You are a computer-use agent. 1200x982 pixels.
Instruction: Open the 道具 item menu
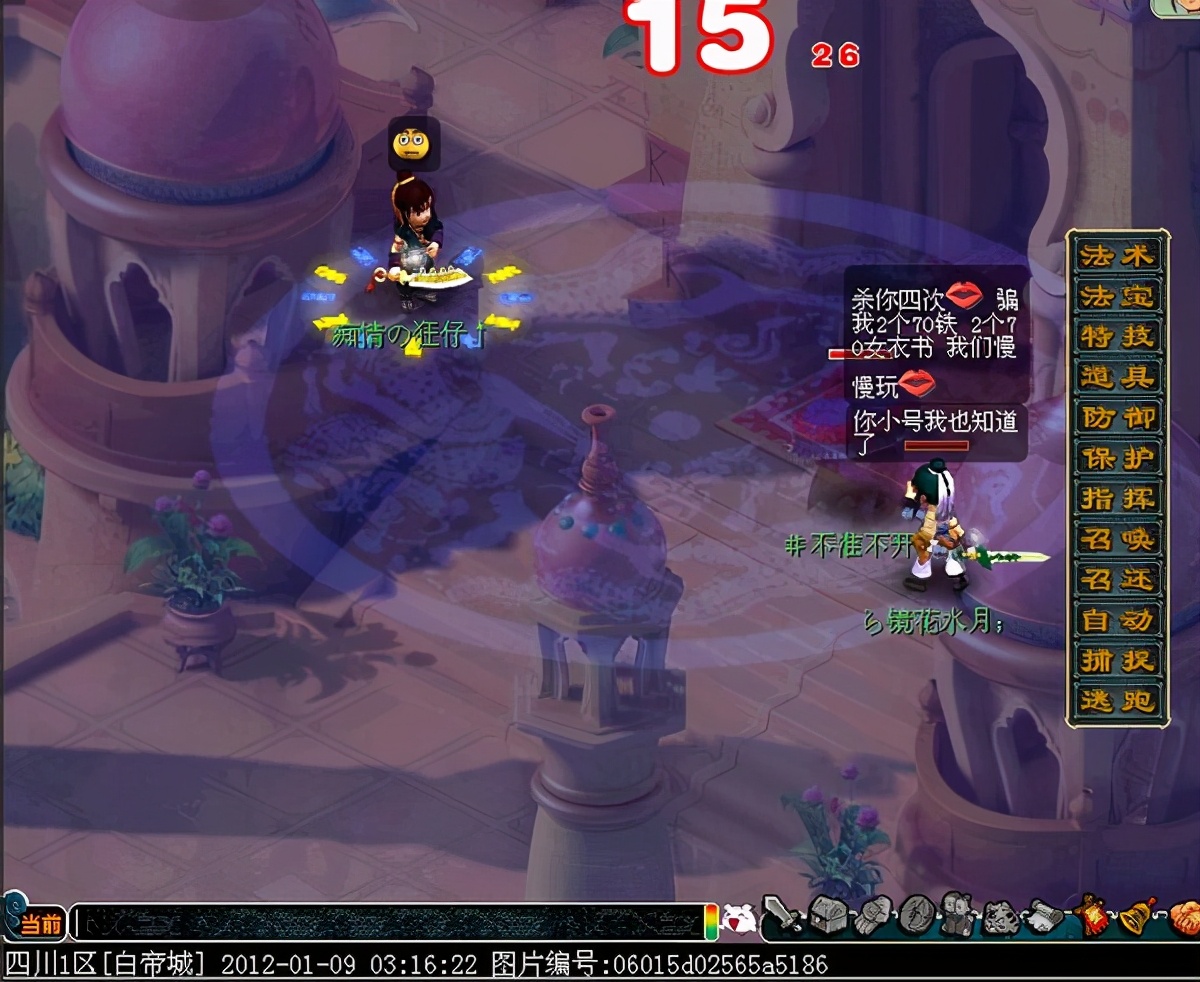1118,377
